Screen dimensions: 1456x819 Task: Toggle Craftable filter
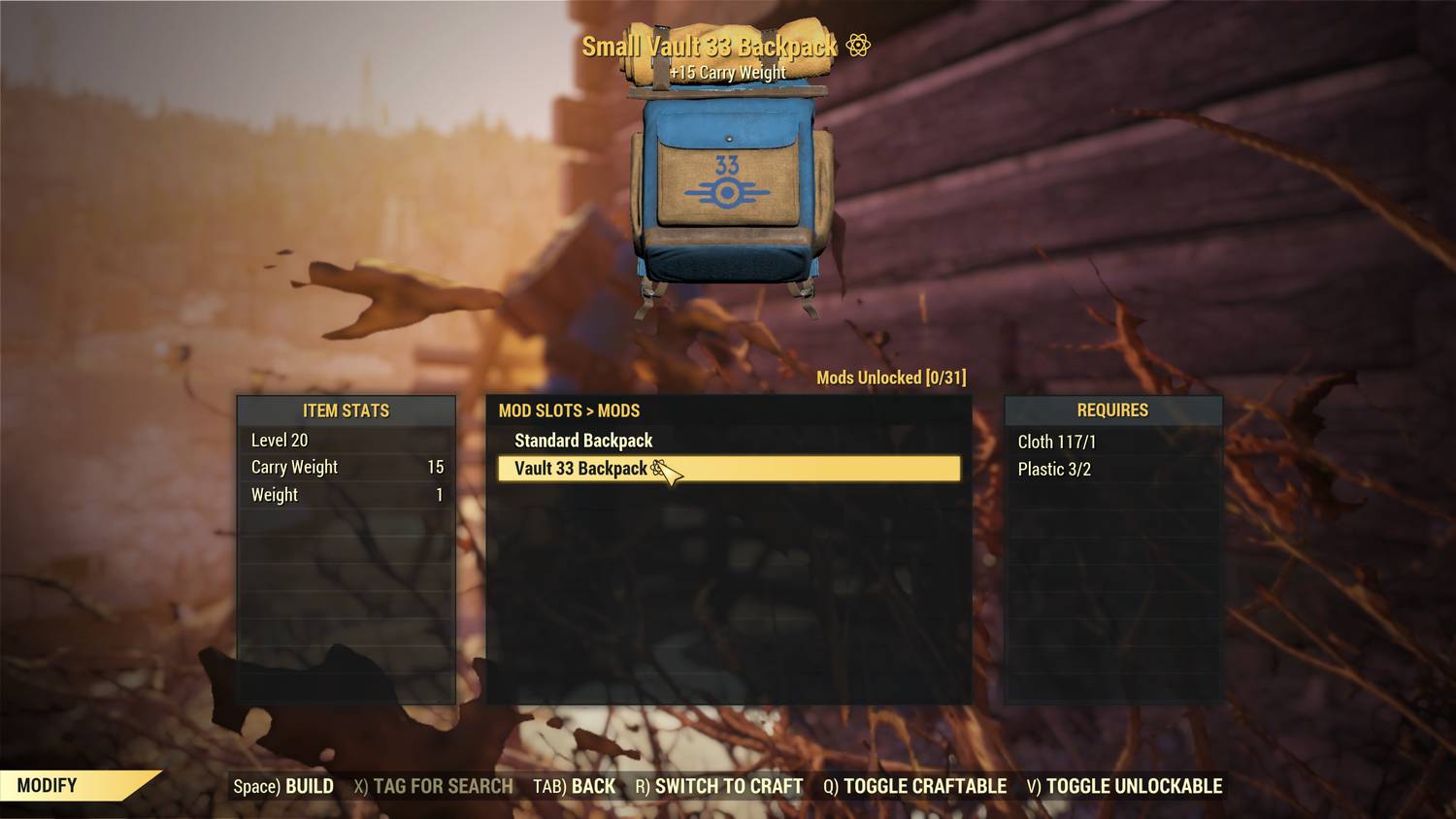(x=914, y=786)
